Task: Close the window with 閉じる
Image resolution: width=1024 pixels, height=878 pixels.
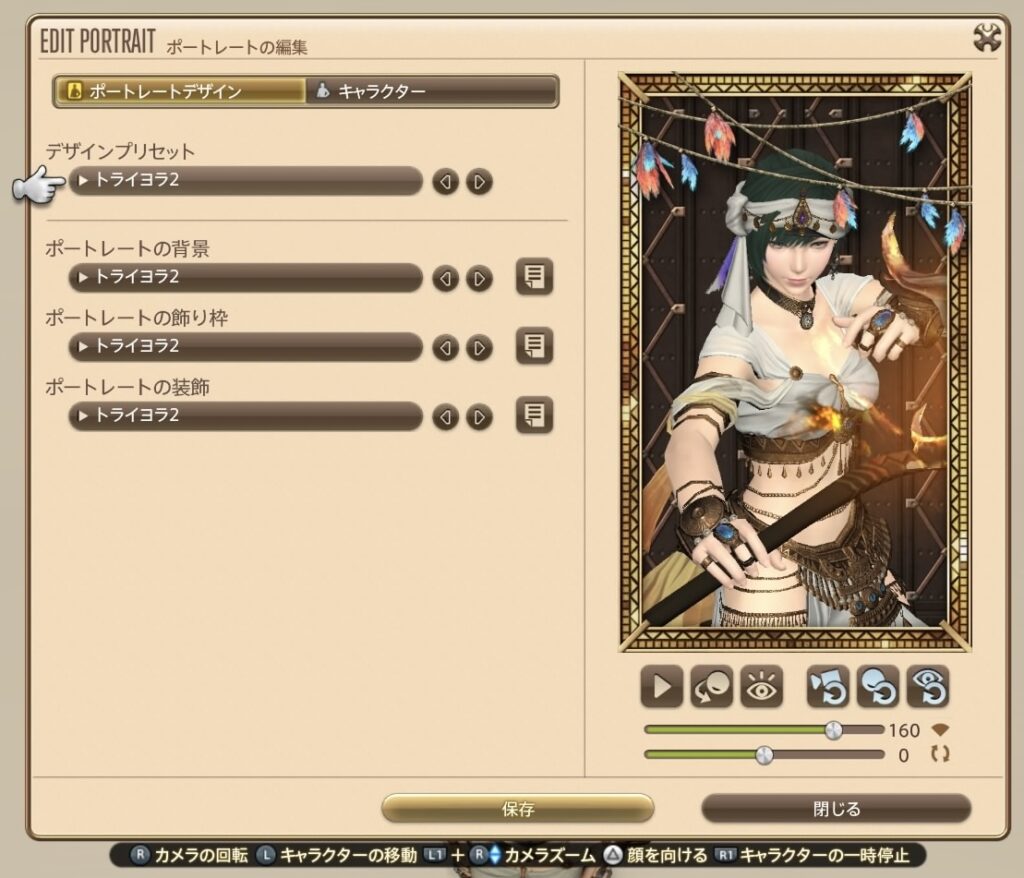Action: pos(836,808)
